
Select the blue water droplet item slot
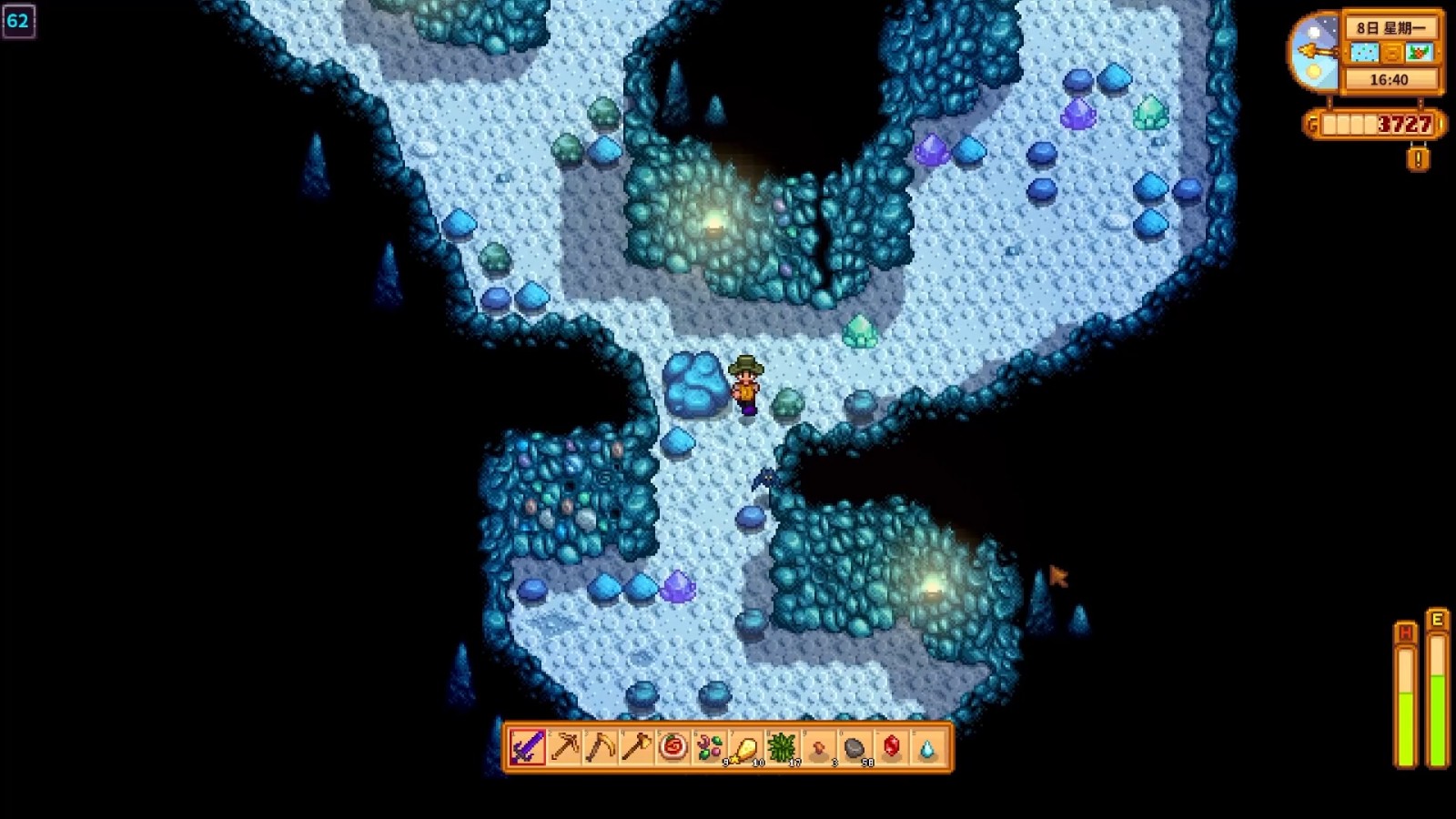[x=927, y=748]
